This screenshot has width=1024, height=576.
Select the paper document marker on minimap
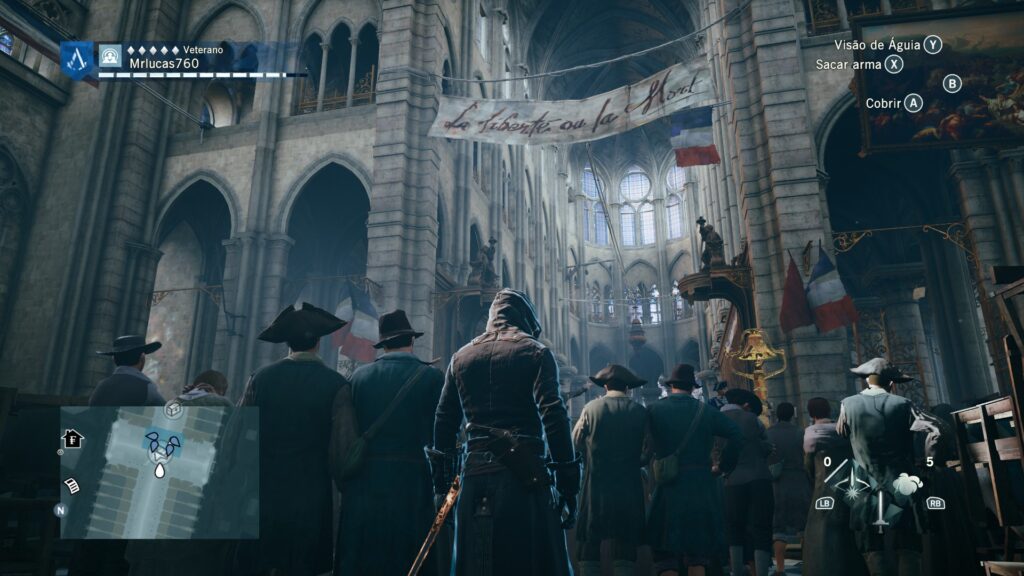pos(72,485)
